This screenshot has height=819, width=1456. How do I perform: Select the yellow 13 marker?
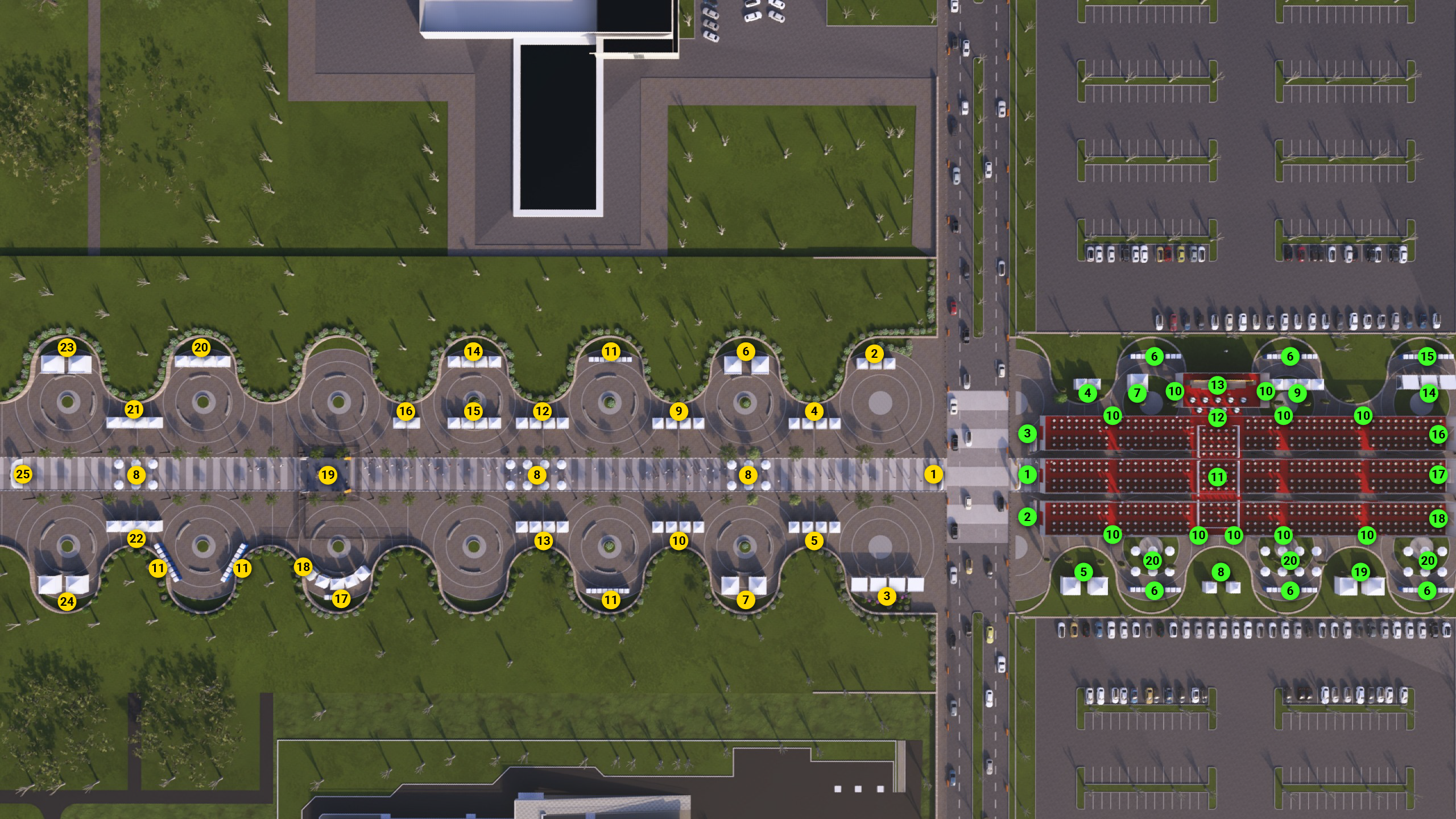[x=543, y=541]
